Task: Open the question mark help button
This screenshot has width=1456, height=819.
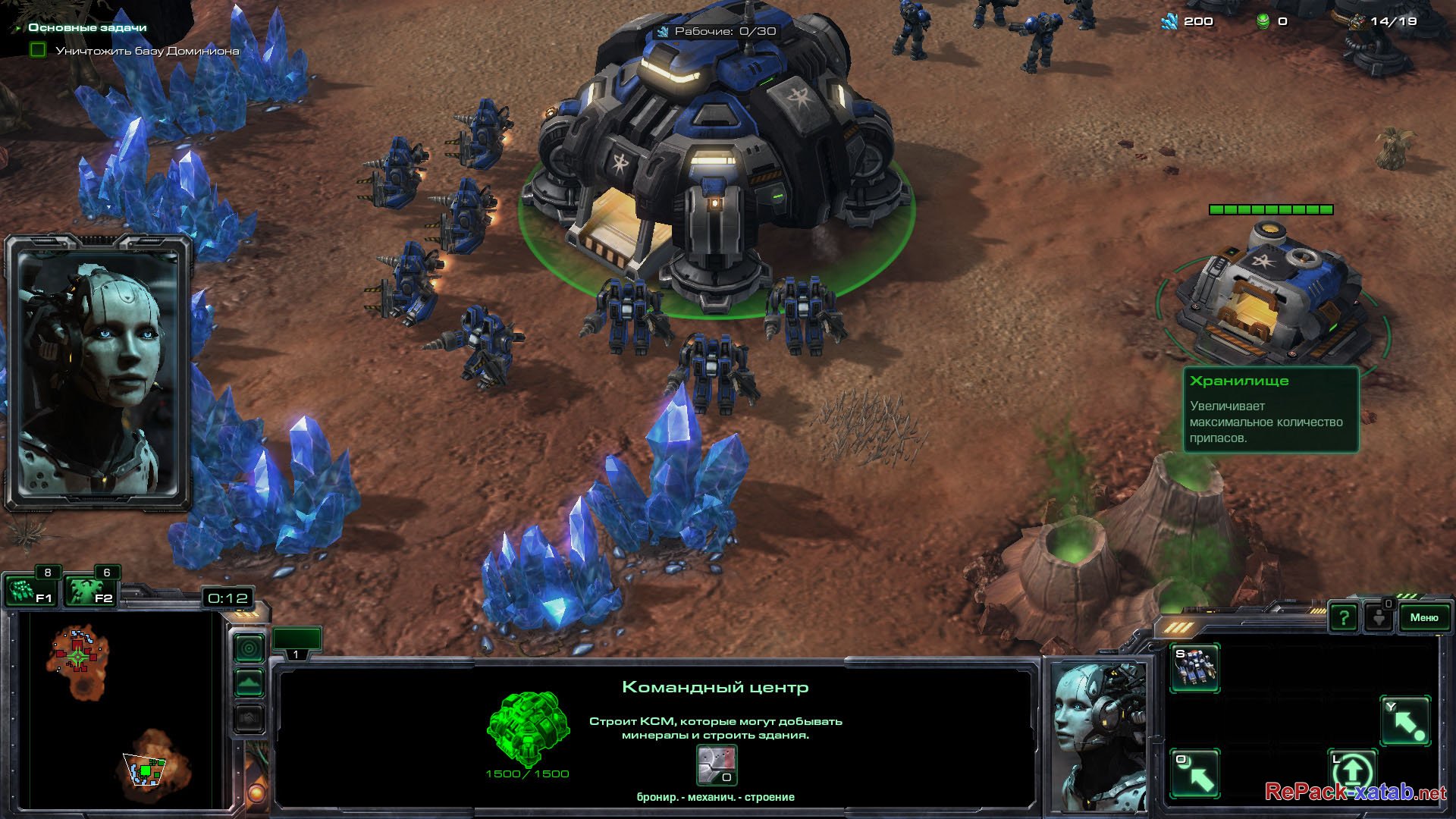Action: [x=1343, y=618]
